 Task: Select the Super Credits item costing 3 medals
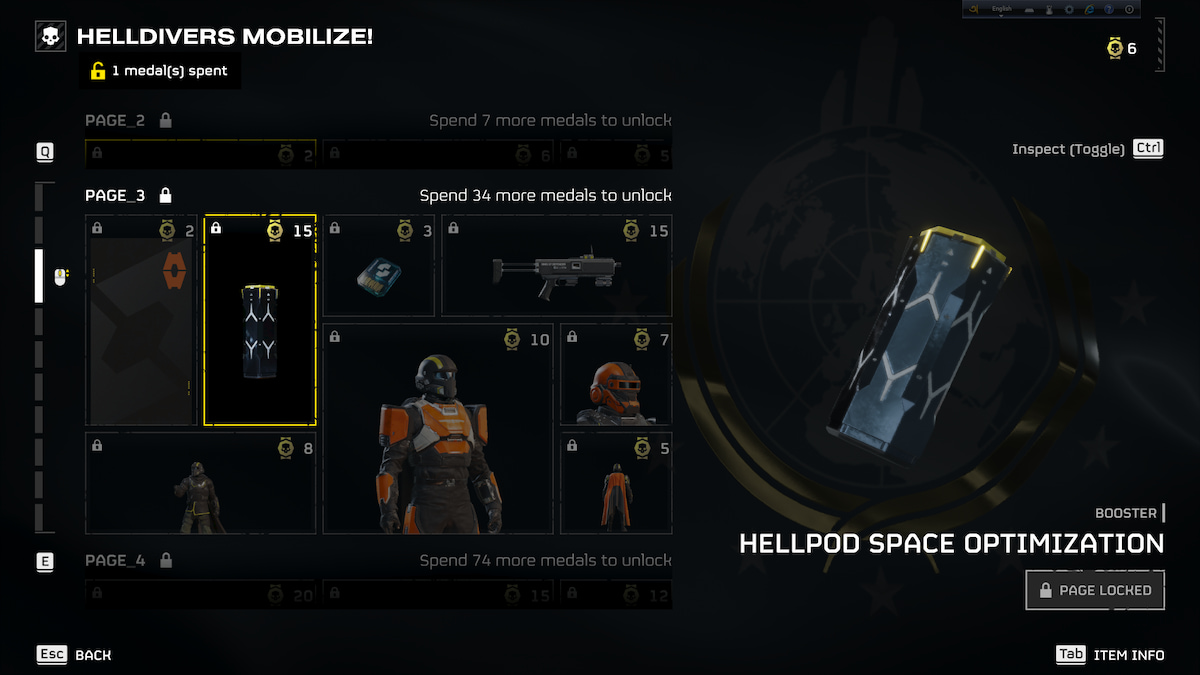[x=378, y=266]
